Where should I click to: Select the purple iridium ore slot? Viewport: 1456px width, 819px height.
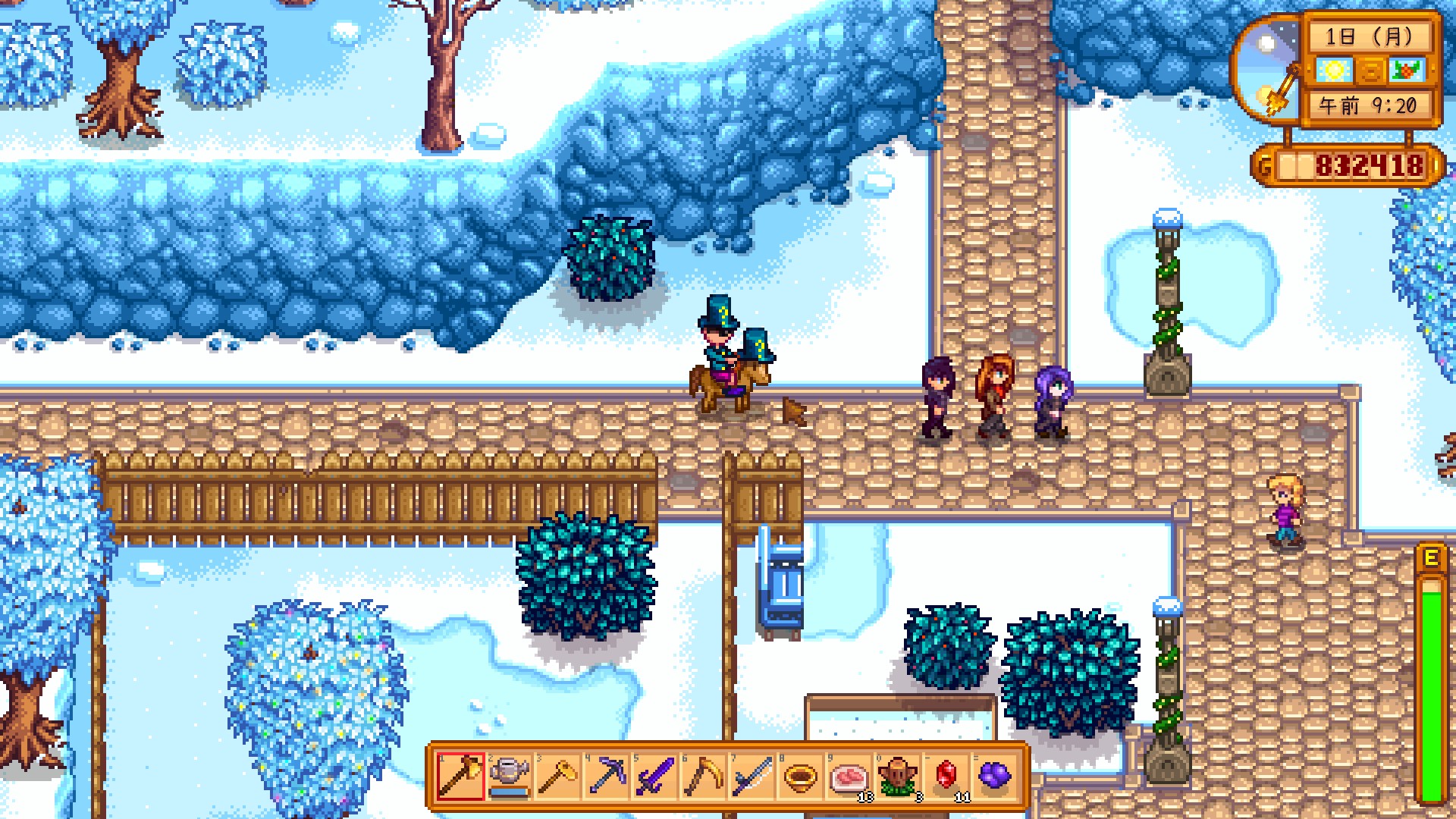(x=994, y=777)
